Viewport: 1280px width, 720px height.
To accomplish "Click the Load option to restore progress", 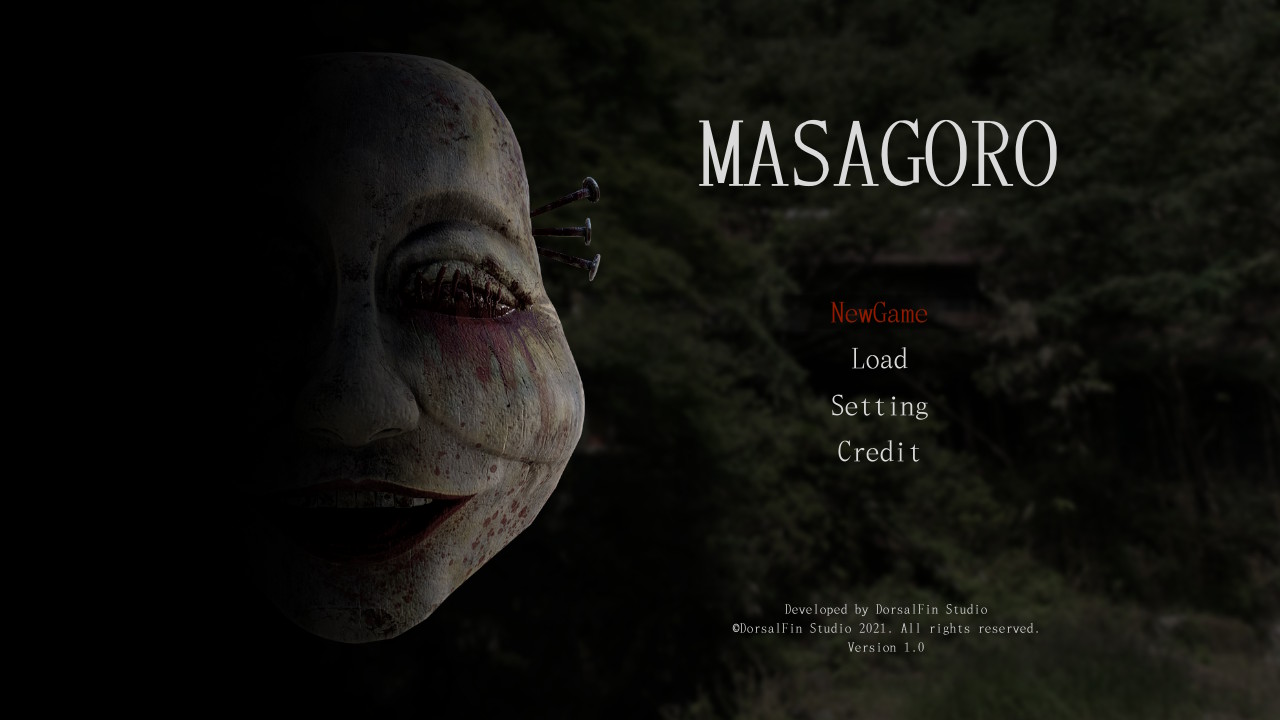I will tap(878, 359).
